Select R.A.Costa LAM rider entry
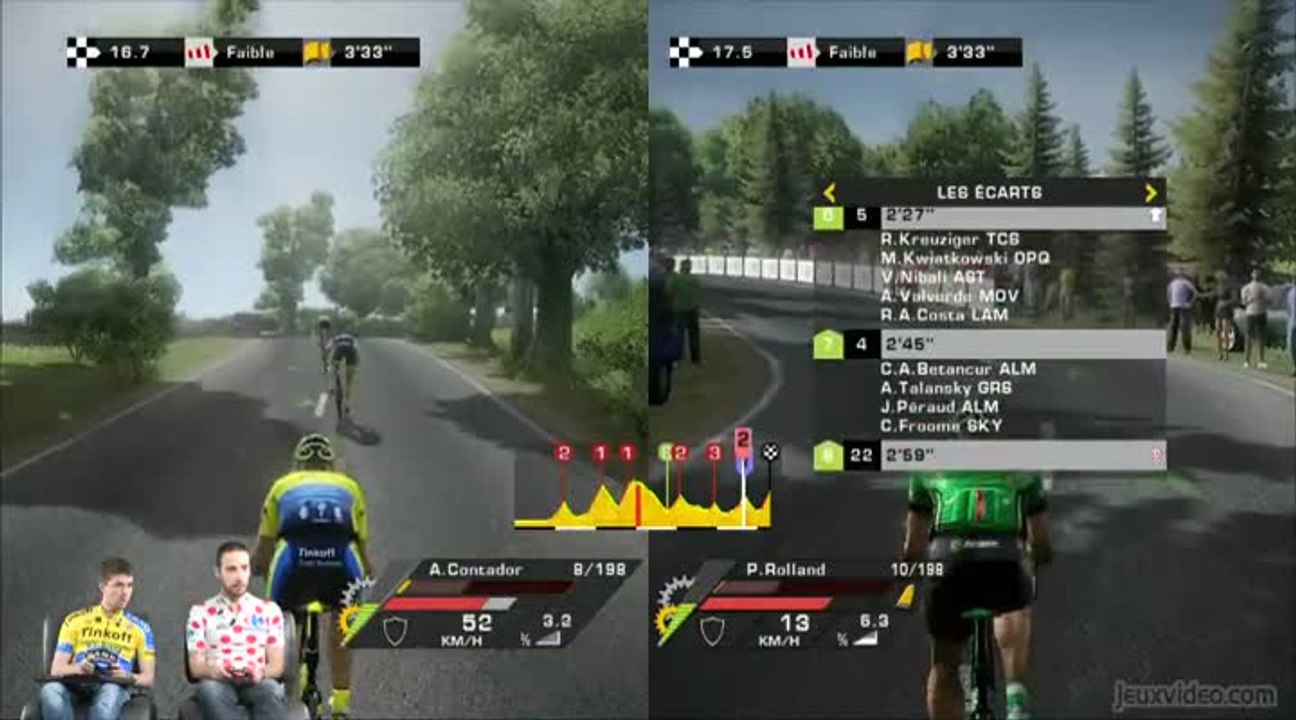Screen dimensions: 1296x720 tap(944, 315)
